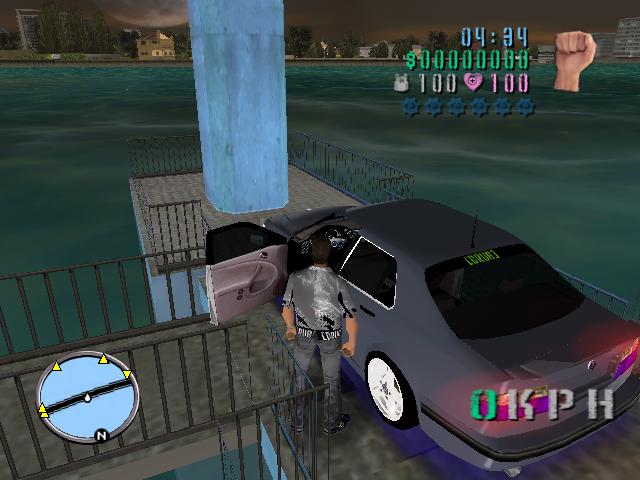Image resolution: width=640 pixels, height=480 pixels.
Task: Click the north compass marker on radar
Action: coord(101,435)
